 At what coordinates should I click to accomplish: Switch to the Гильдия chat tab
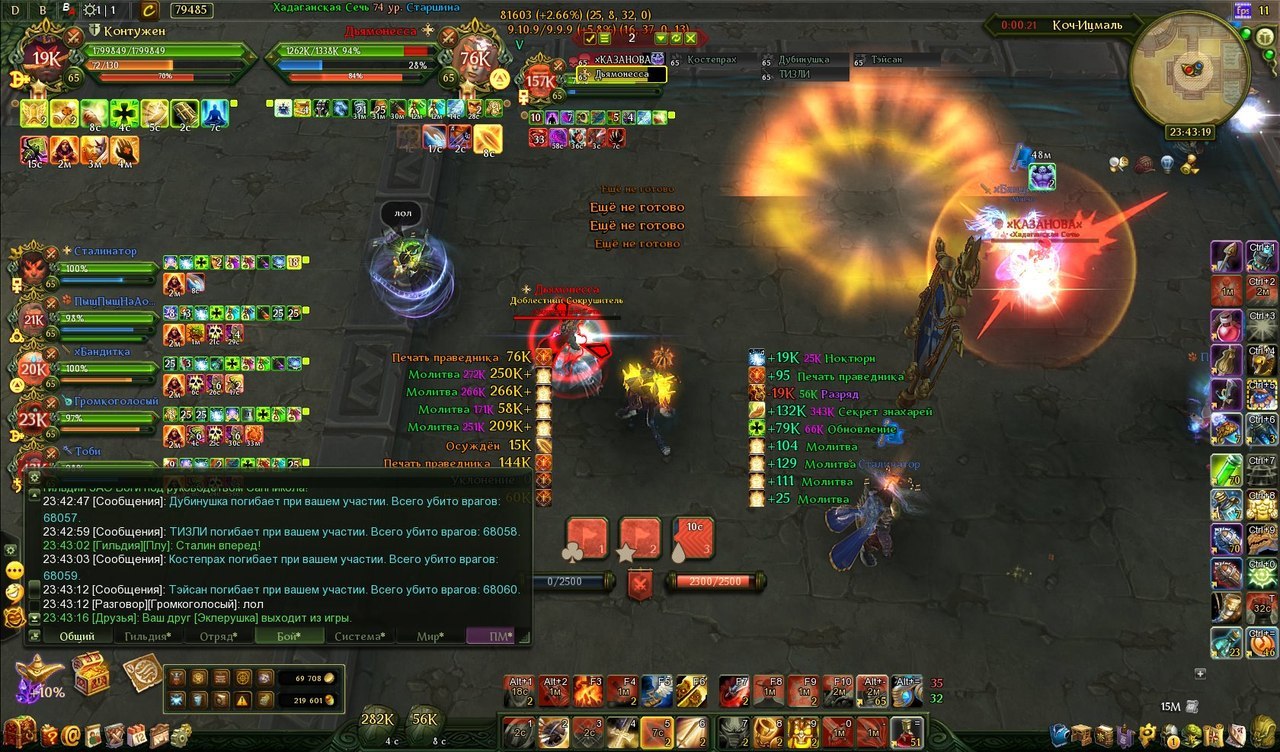click(x=146, y=636)
